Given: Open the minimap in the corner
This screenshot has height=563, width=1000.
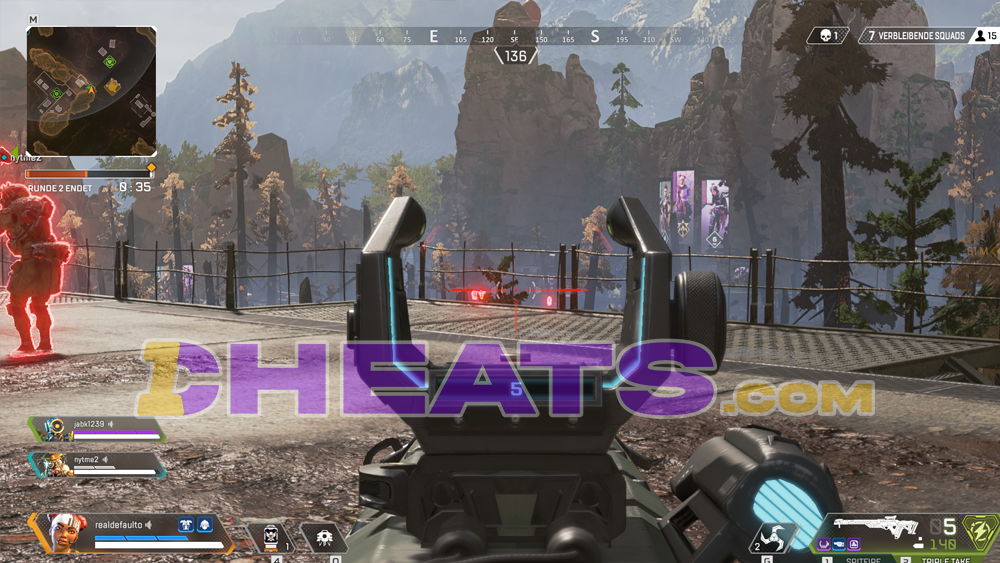Looking at the screenshot, I should tap(91, 90).
